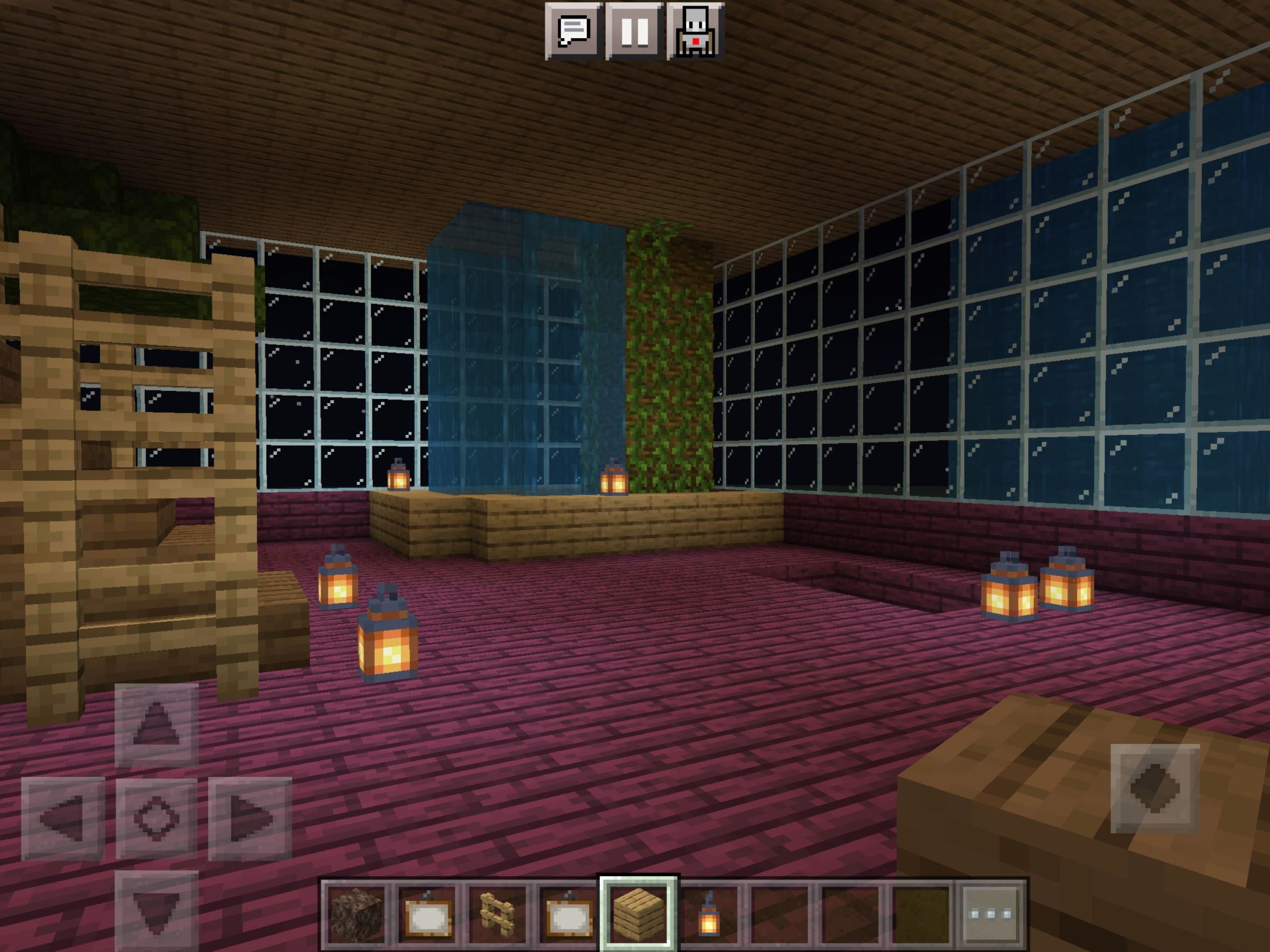Select the dark dirt block hotbar slot
This screenshot has height=952, width=1270.
(x=357, y=914)
